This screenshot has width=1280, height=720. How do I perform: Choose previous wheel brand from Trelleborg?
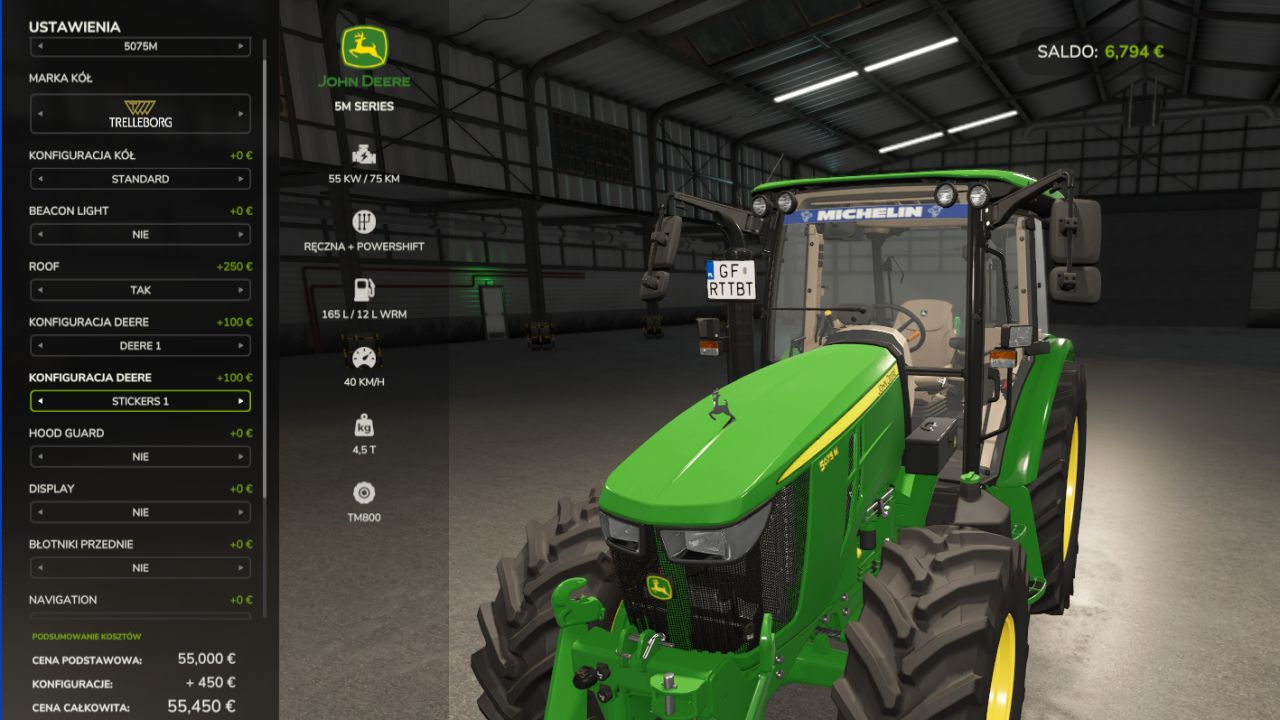40,114
